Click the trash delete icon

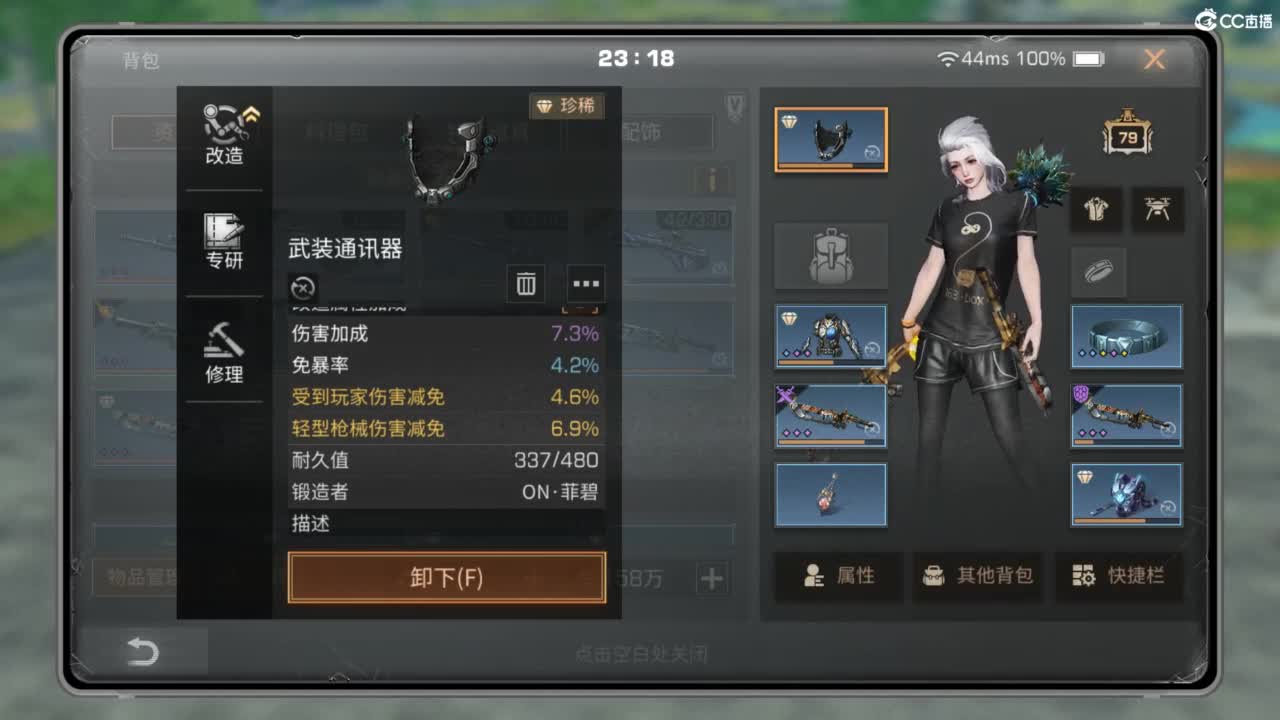point(525,284)
